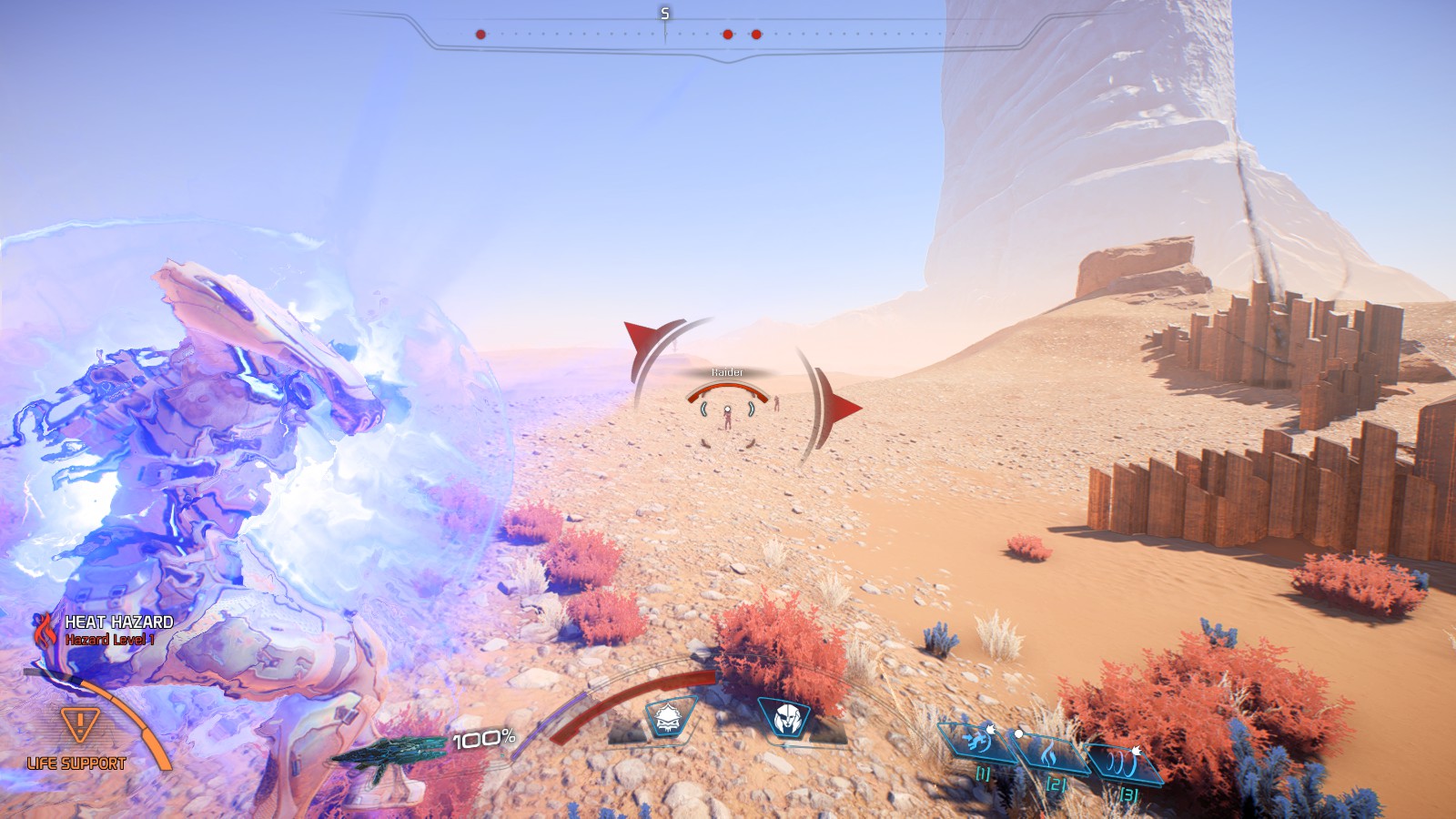Select the krogan squadmate portrait
Viewport: 1456px width, 819px height.
click(669, 718)
